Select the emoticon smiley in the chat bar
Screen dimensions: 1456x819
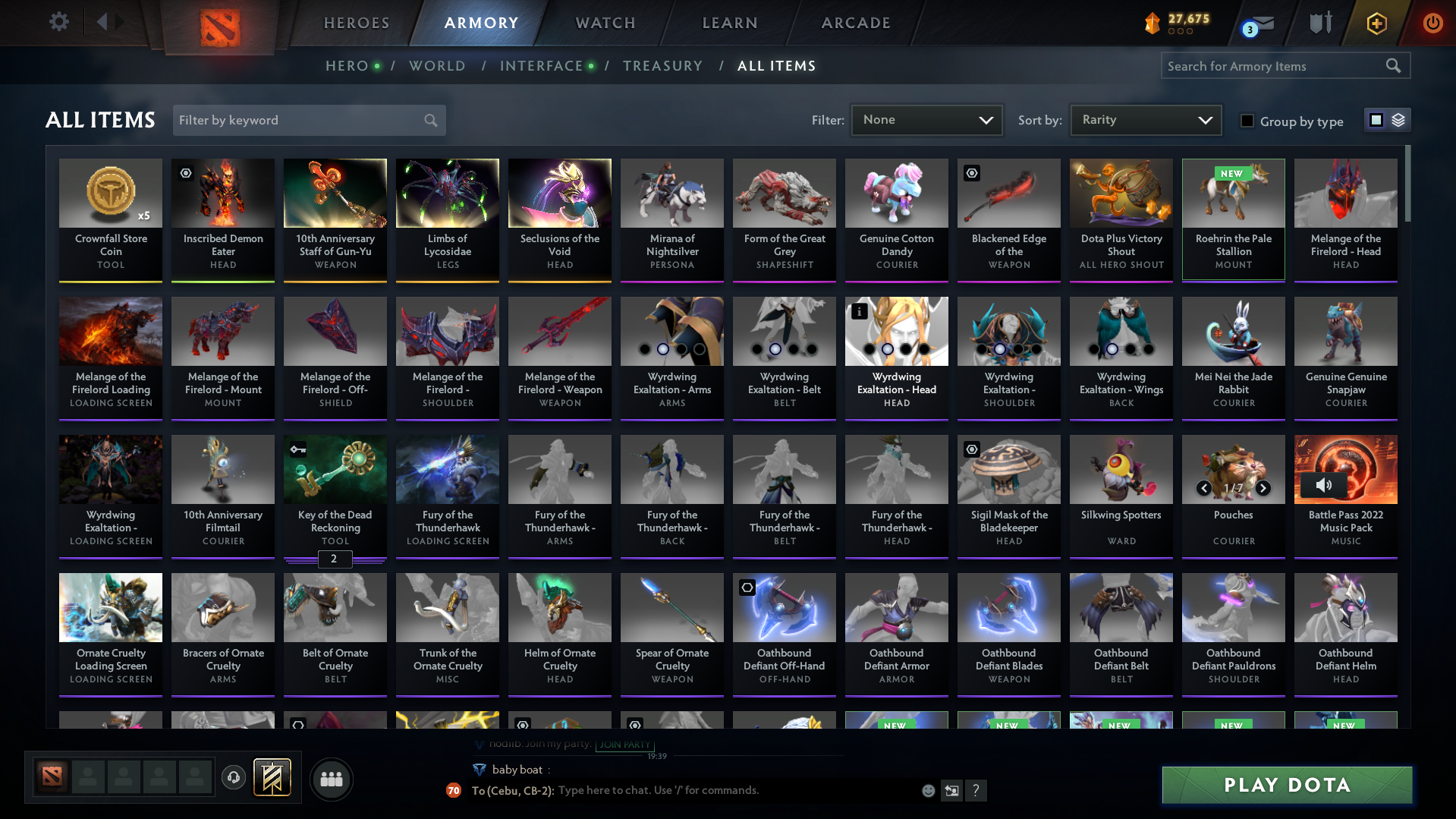click(927, 790)
